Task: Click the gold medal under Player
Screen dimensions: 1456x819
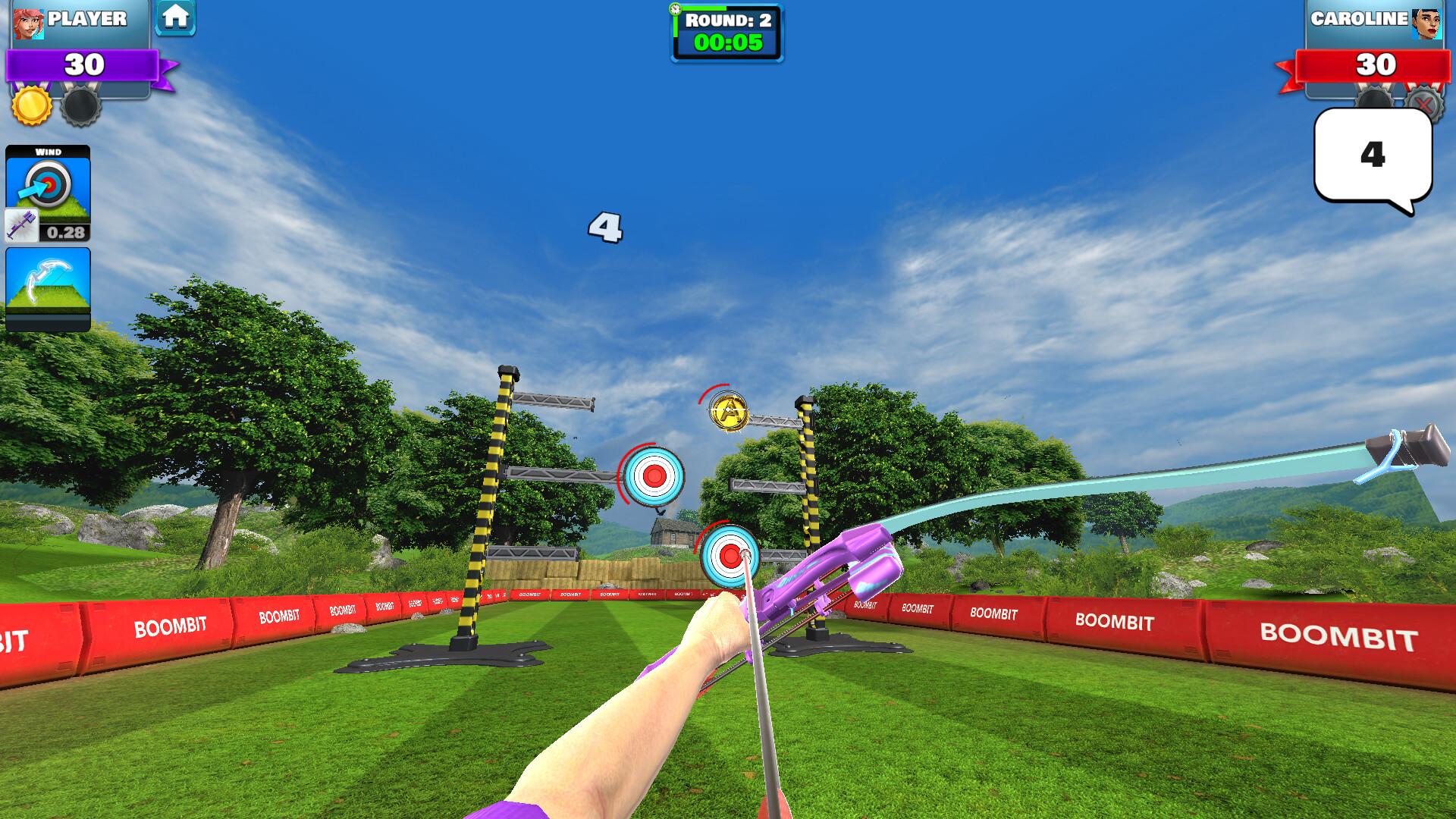Action: click(30, 103)
